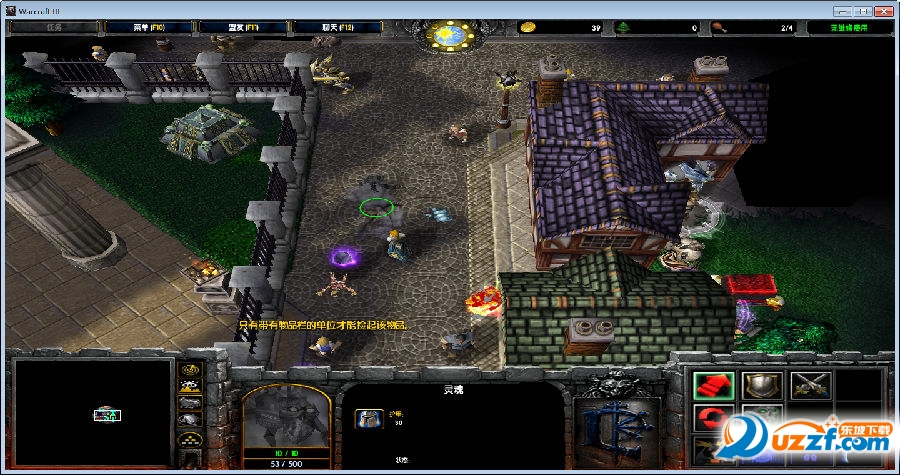Select the Move command with red arrows
The image size is (900, 475).
click(714, 385)
